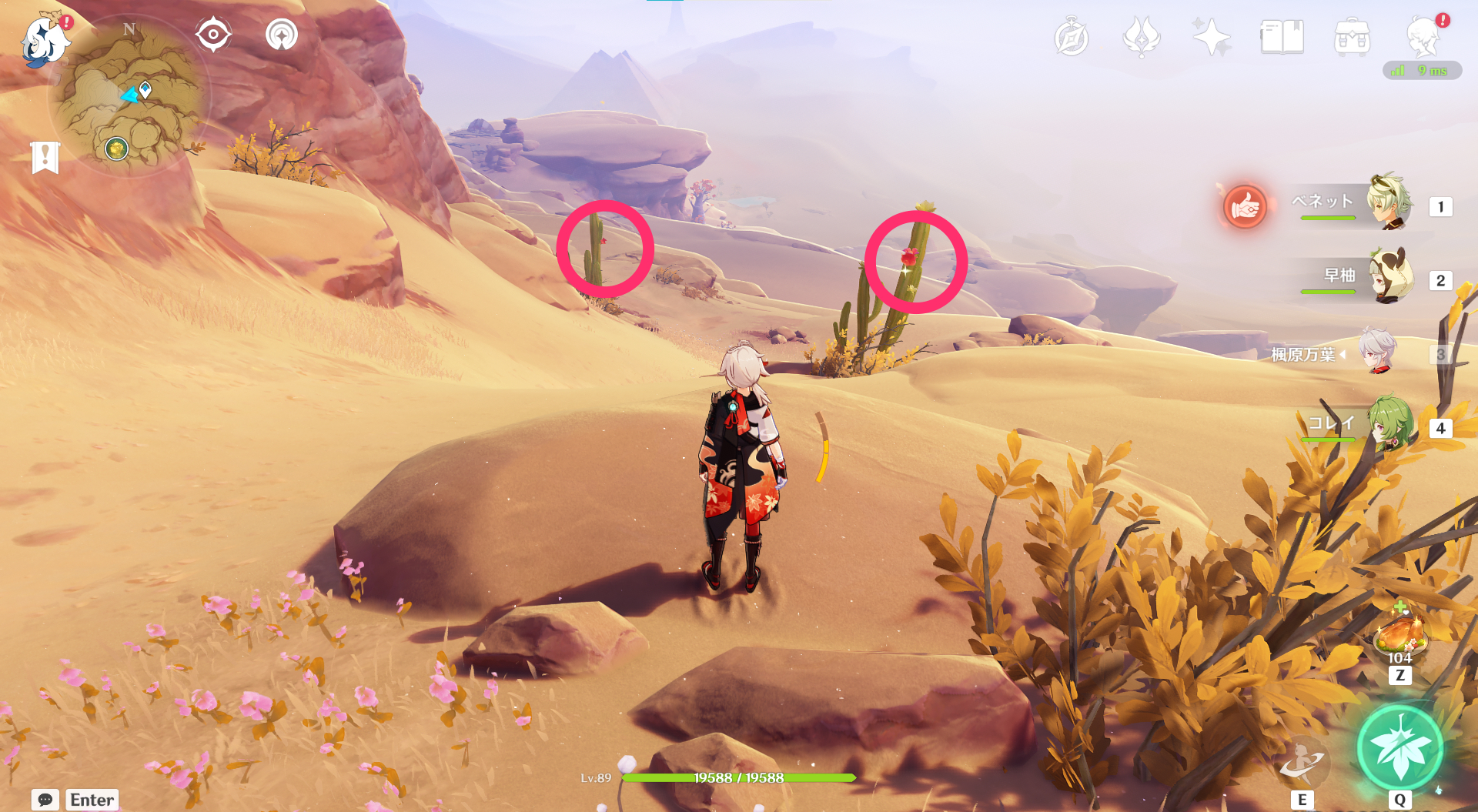Image resolution: width=1478 pixels, height=812 pixels.
Task: Open the Battle Pass wings icon
Action: [1141, 35]
